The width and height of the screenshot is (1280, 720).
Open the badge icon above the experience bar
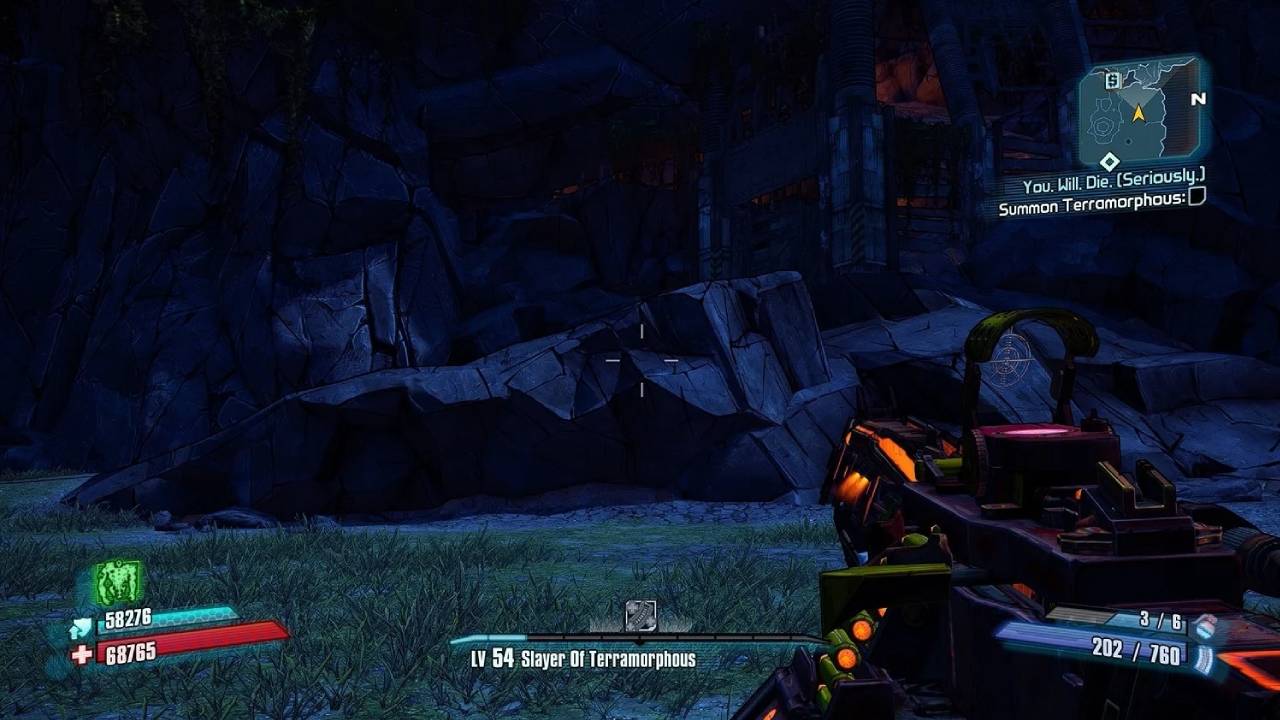[x=640, y=615]
